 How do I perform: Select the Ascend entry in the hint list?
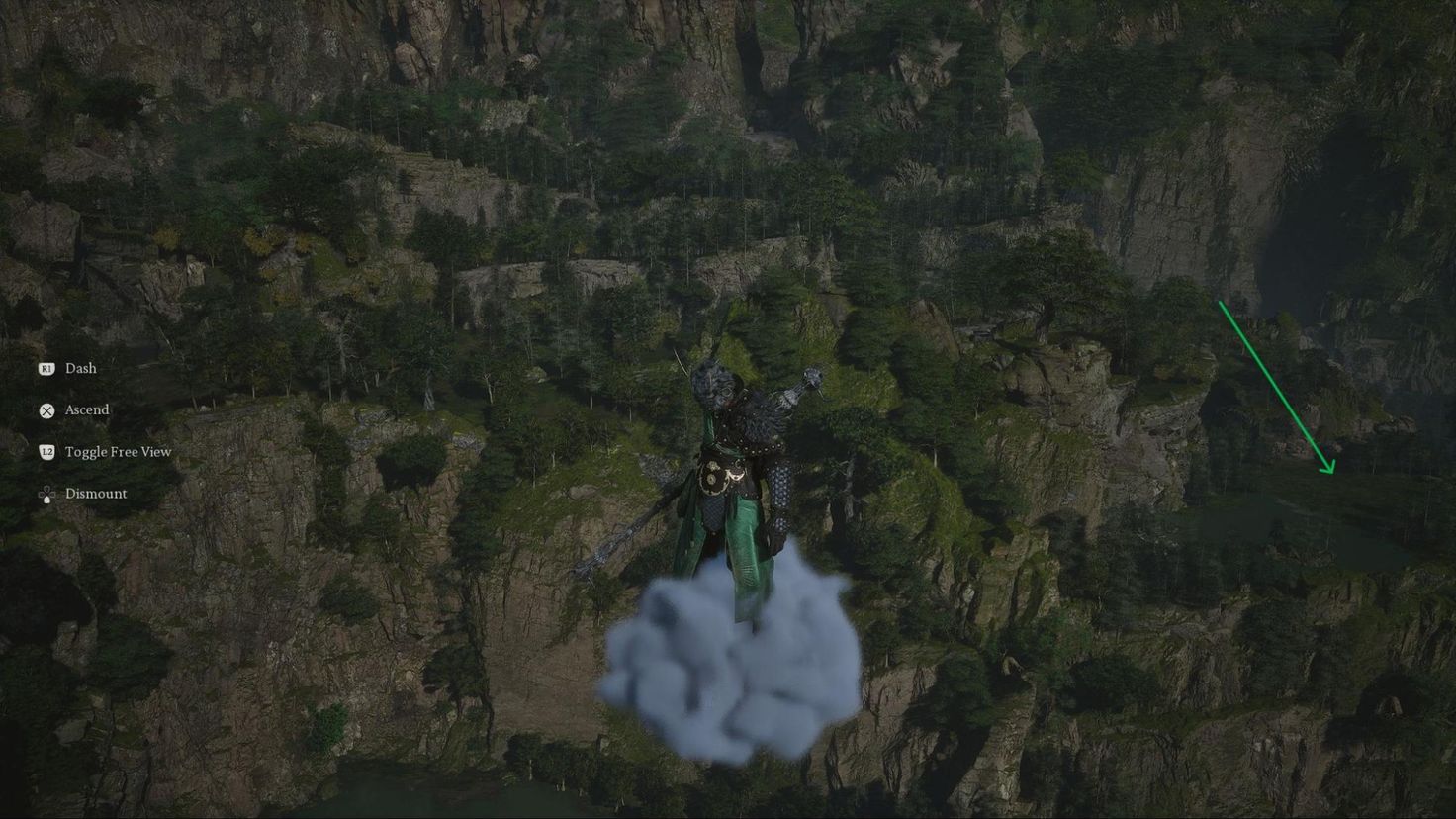coord(86,409)
